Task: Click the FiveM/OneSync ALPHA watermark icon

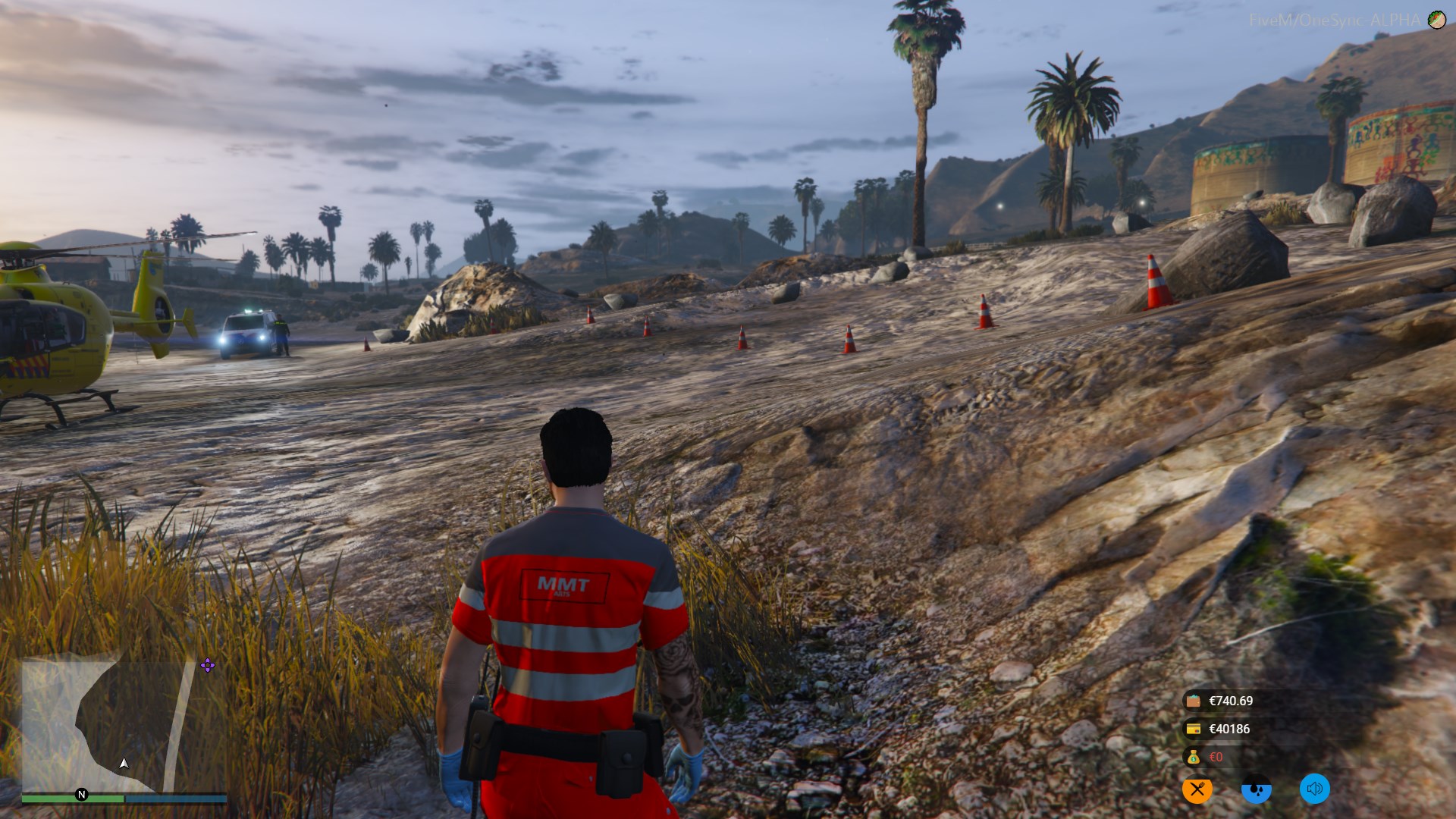Action: [x=1436, y=20]
